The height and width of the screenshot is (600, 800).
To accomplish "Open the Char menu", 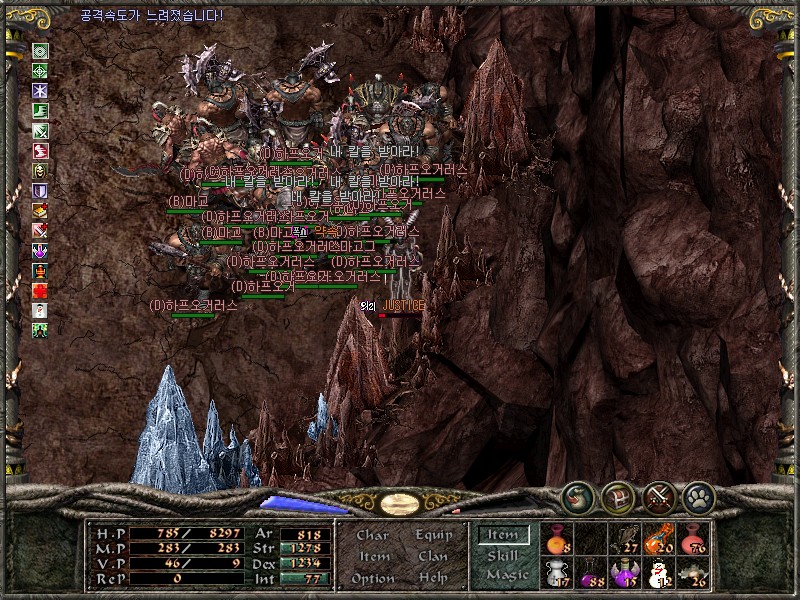I will point(372,535).
